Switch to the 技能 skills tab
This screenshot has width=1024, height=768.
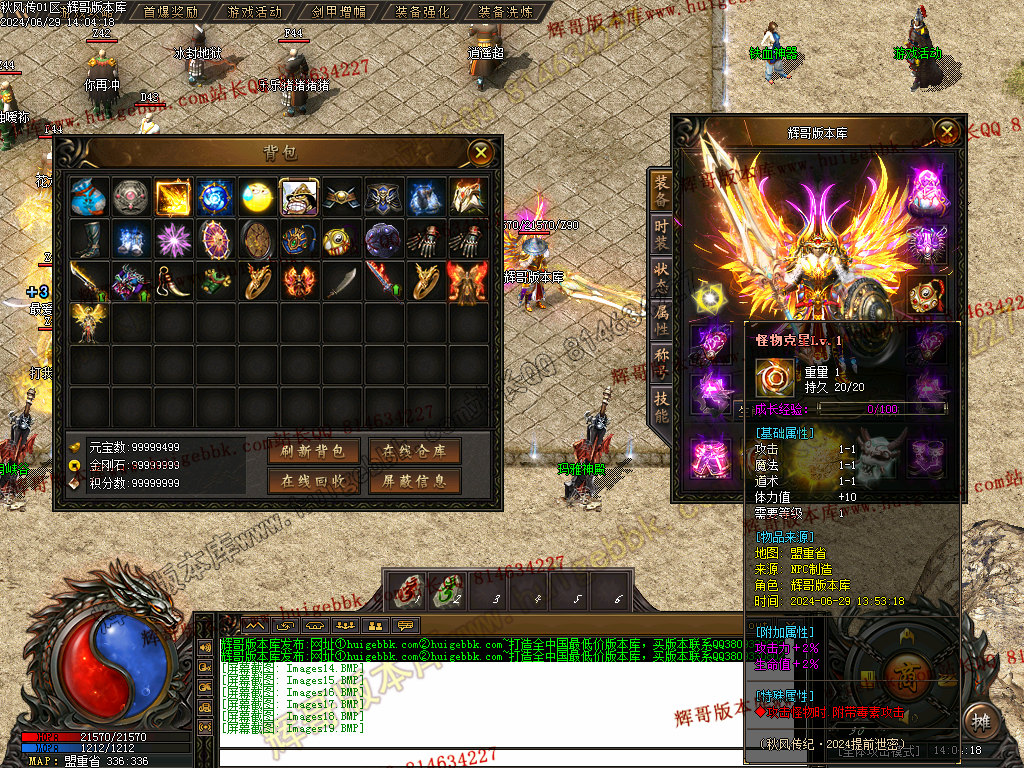pos(661,405)
